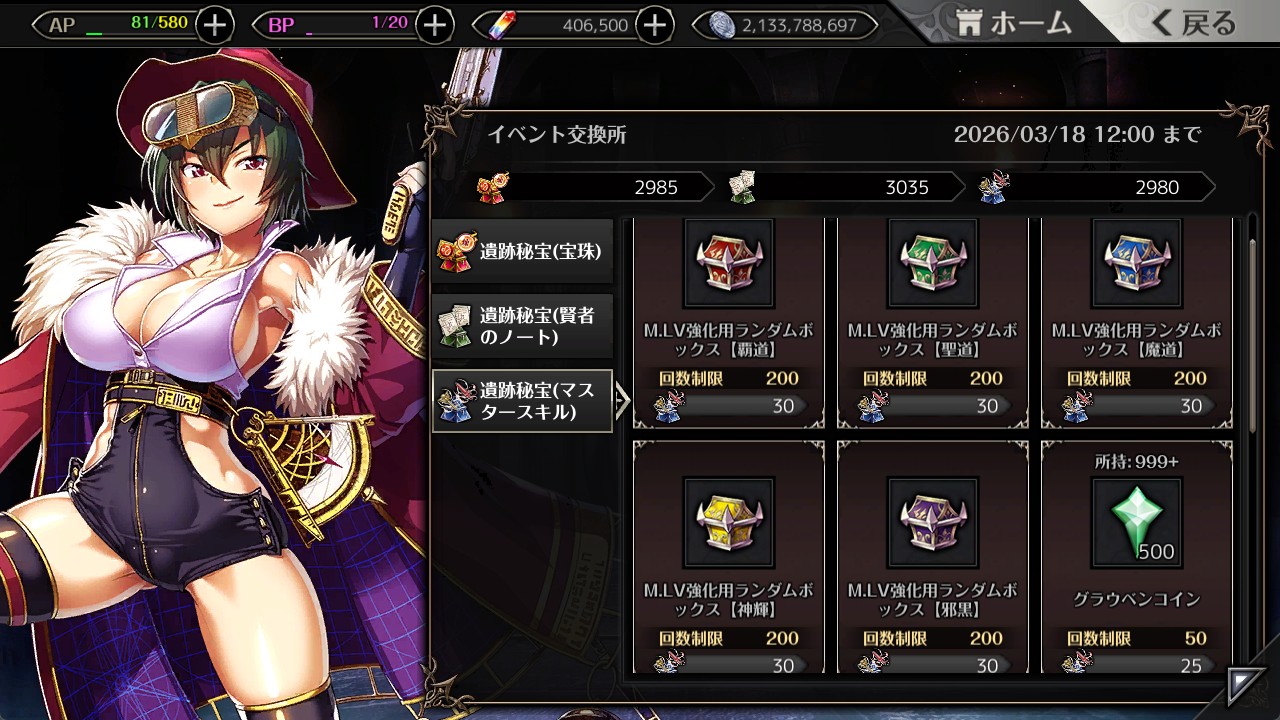Buy more gems using the plus button
This screenshot has height=720, width=1280.
click(x=654, y=25)
